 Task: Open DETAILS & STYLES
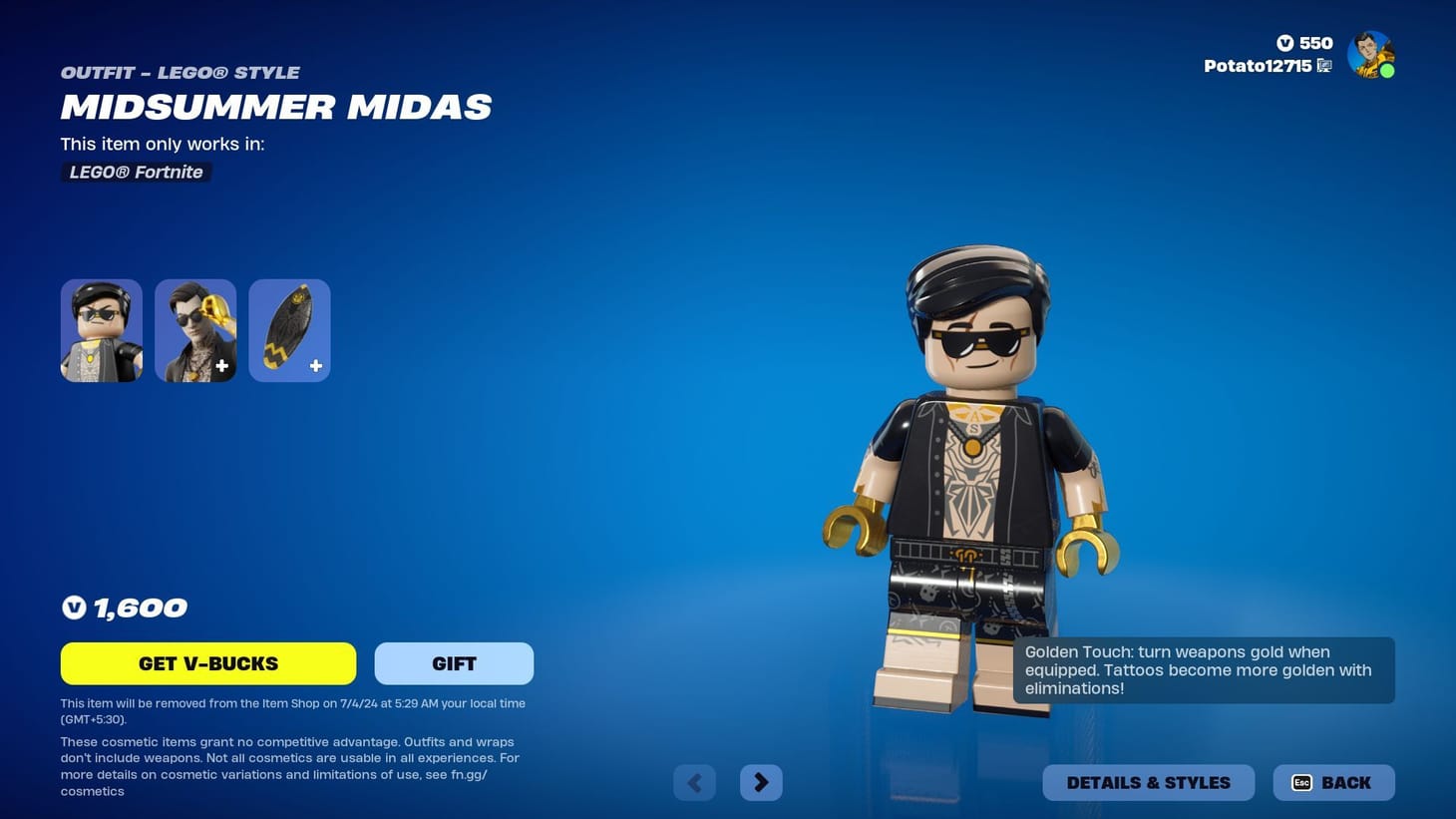(1148, 782)
